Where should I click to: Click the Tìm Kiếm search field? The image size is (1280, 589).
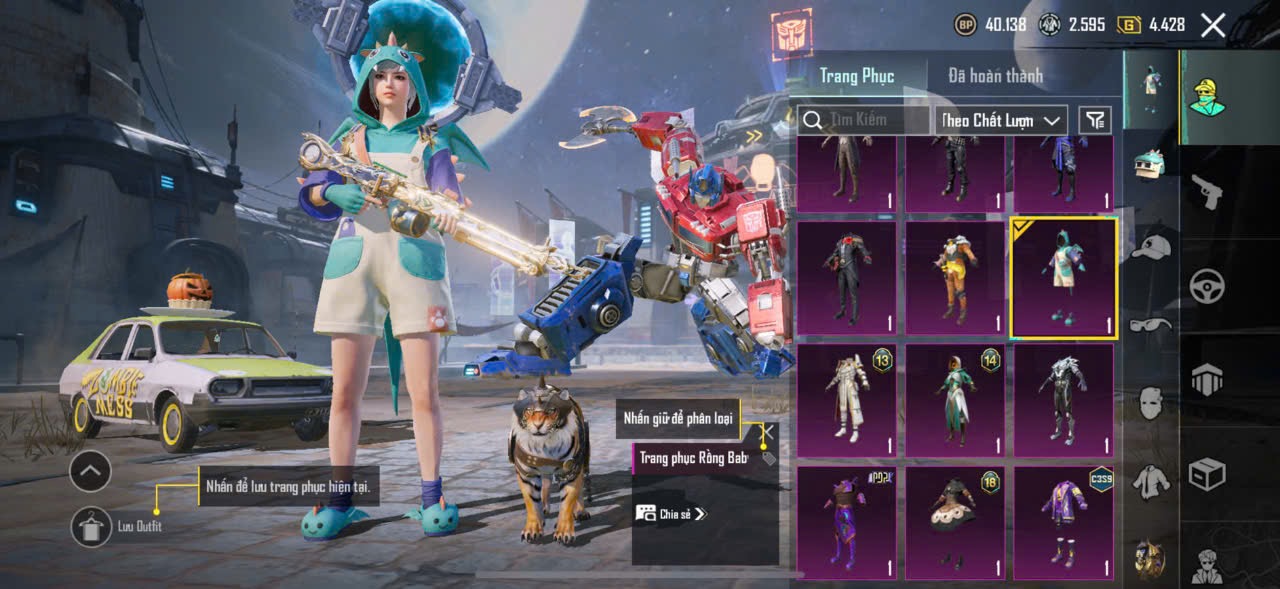[866, 120]
